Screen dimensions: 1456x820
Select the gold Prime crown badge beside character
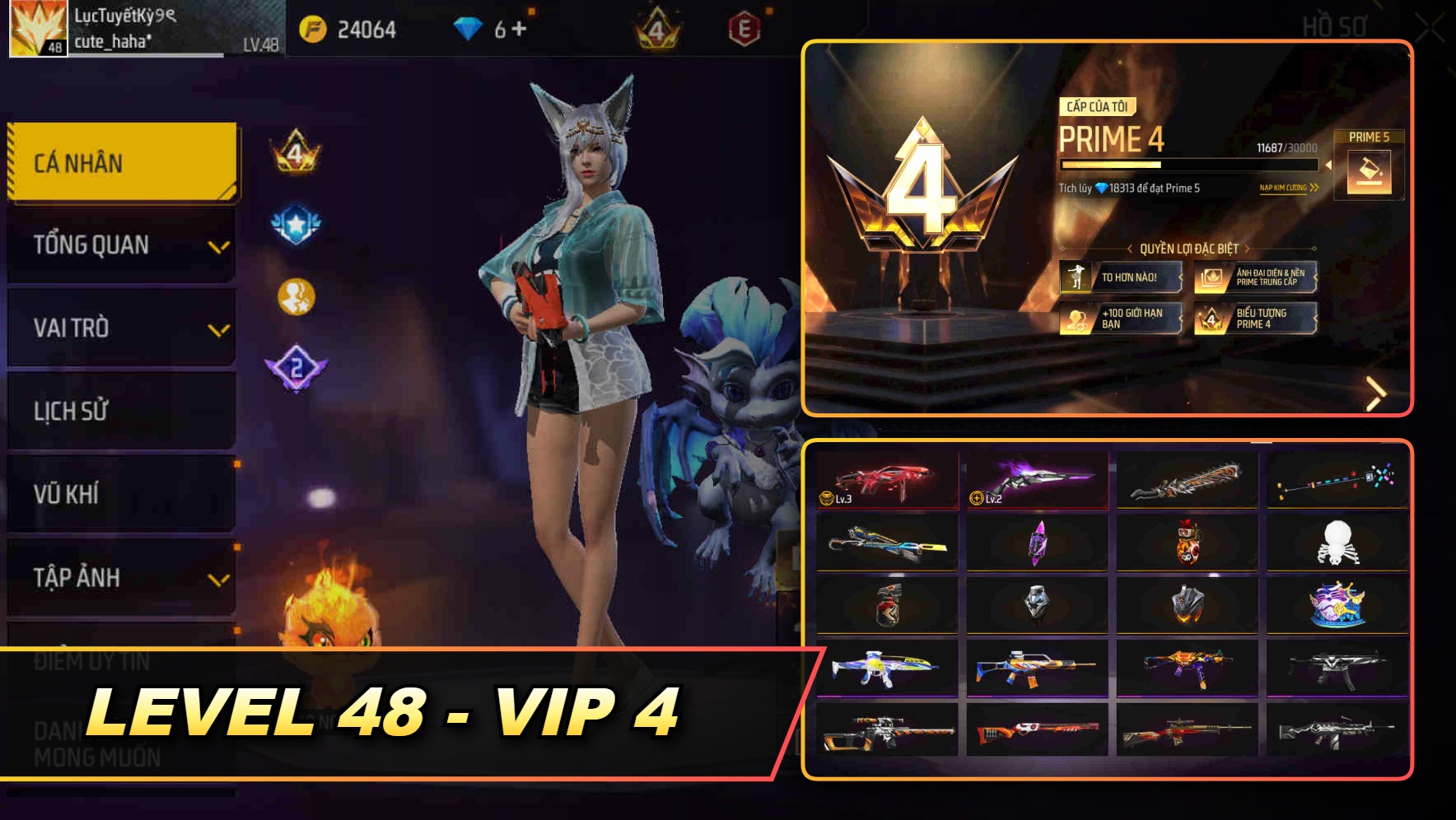click(296, 152)
